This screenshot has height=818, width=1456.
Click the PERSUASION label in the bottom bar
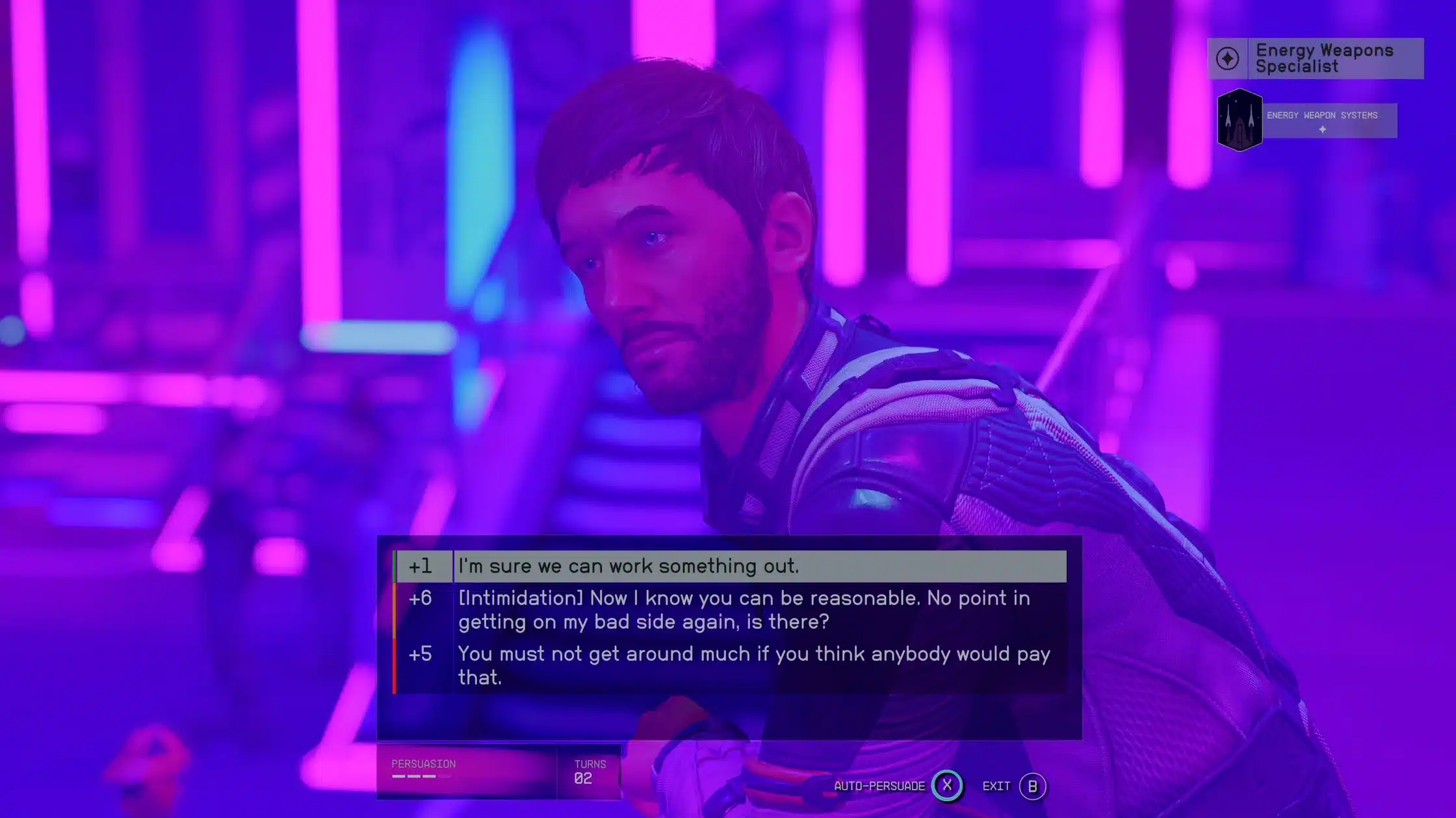coord(424,764)
